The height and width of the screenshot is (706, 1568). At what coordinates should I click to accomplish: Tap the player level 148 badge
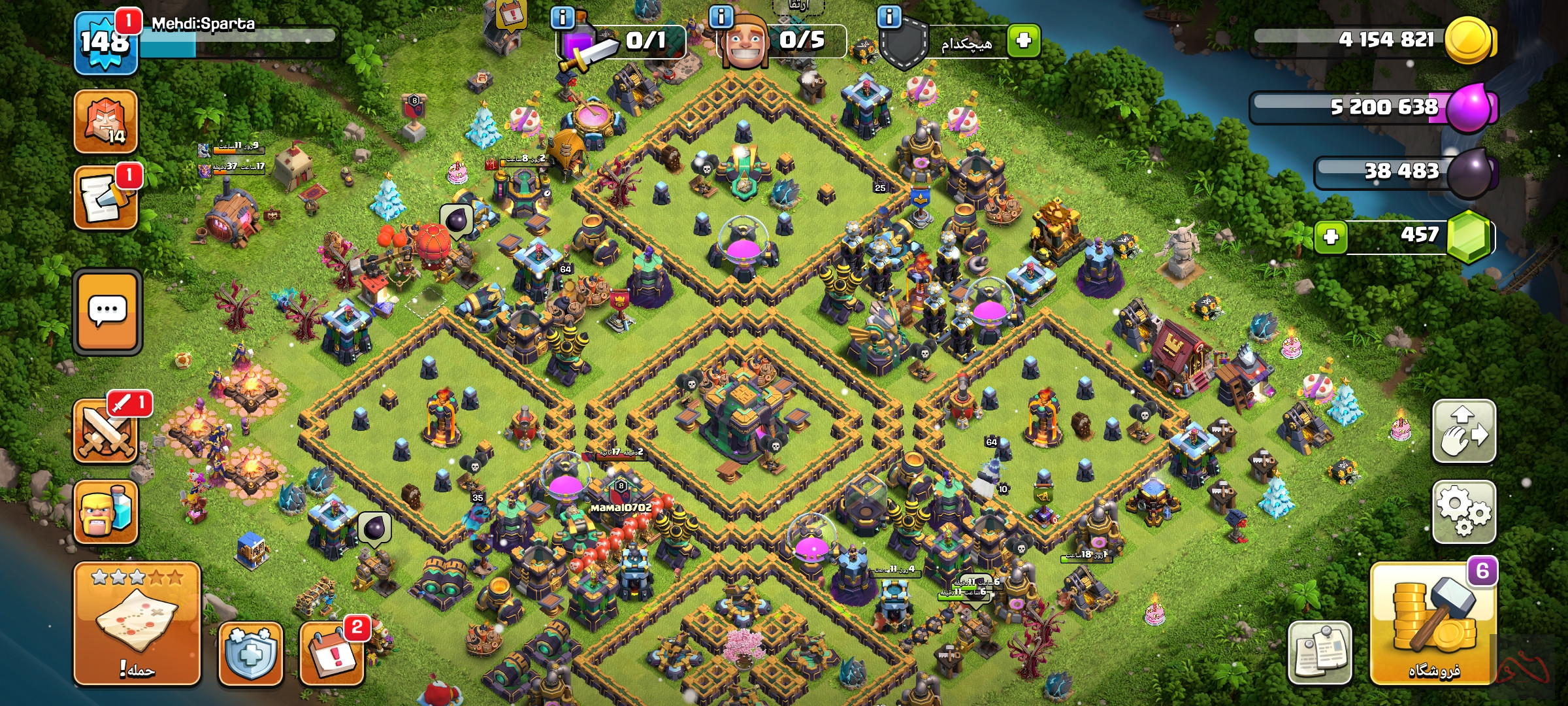click(106, 43)
